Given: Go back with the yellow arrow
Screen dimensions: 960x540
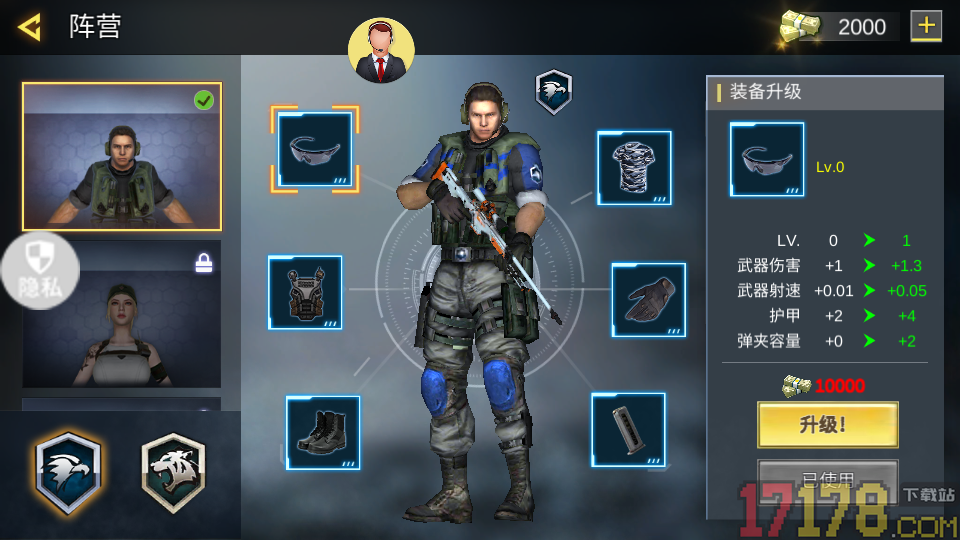Looking at the screenshot, I should (29, 26).
